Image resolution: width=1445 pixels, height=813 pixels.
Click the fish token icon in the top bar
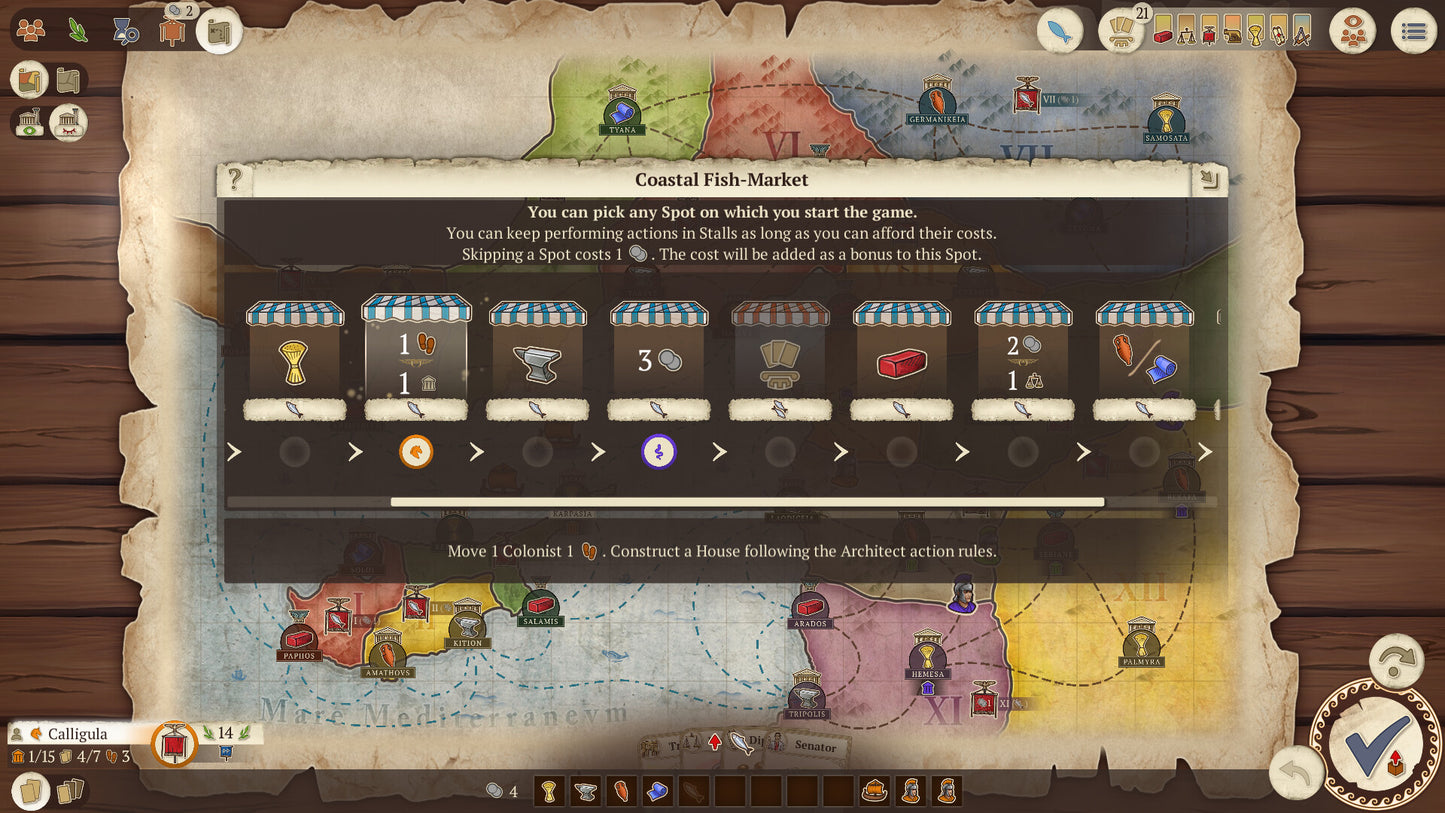pos(1060,32)
